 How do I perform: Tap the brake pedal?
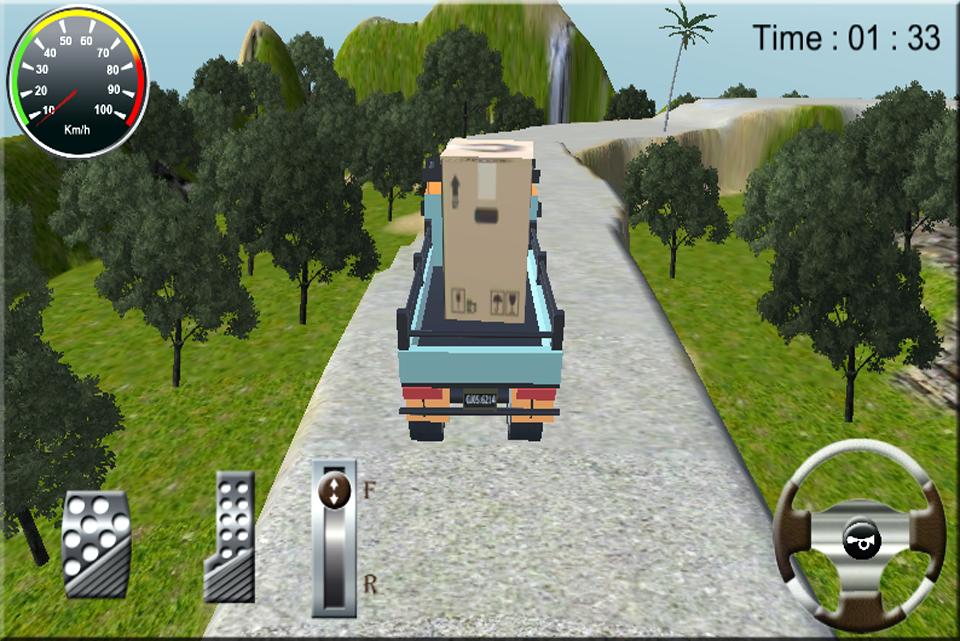[96, 544]
